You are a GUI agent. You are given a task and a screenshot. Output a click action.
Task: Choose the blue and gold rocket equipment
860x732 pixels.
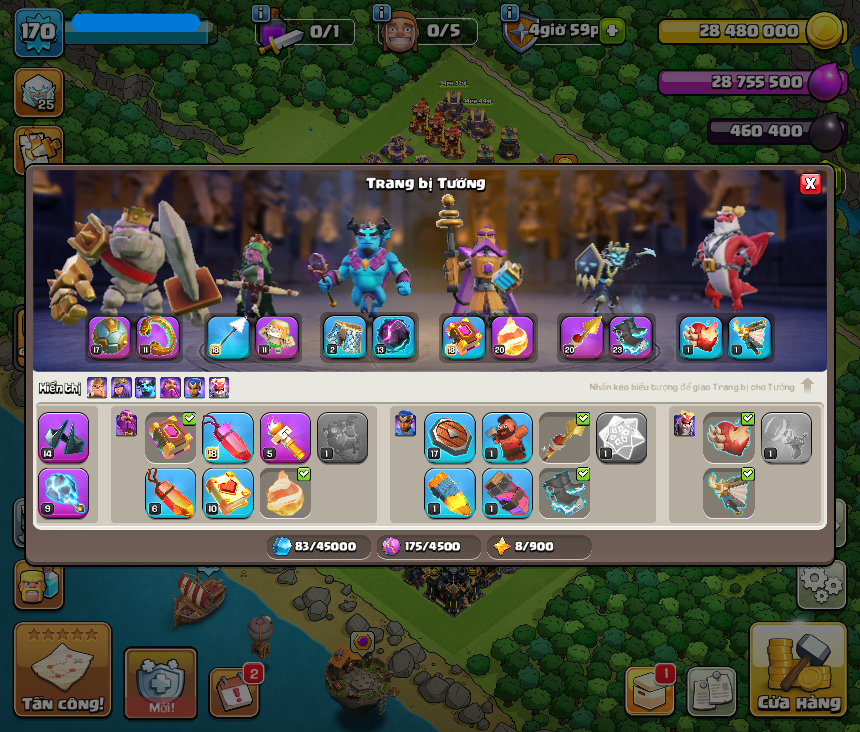tap(449, 492)
